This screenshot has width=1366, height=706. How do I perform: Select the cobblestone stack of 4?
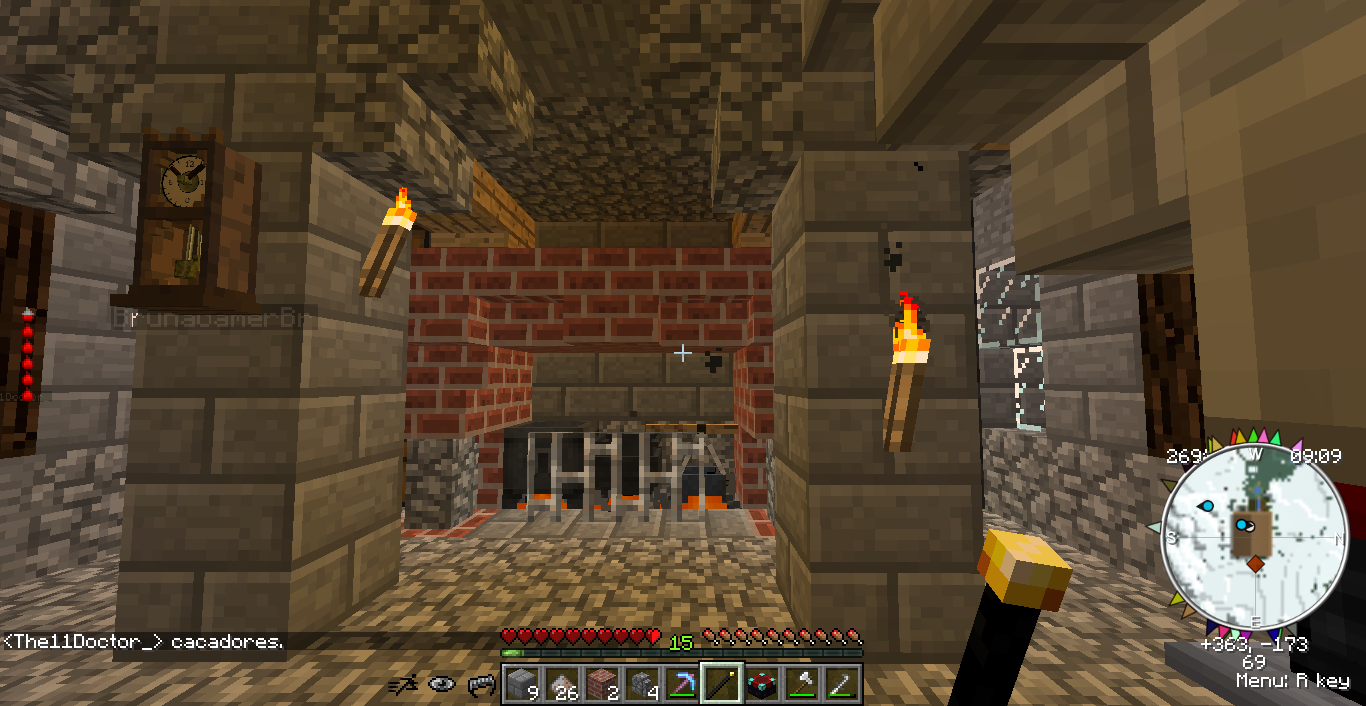pos(641,684)
